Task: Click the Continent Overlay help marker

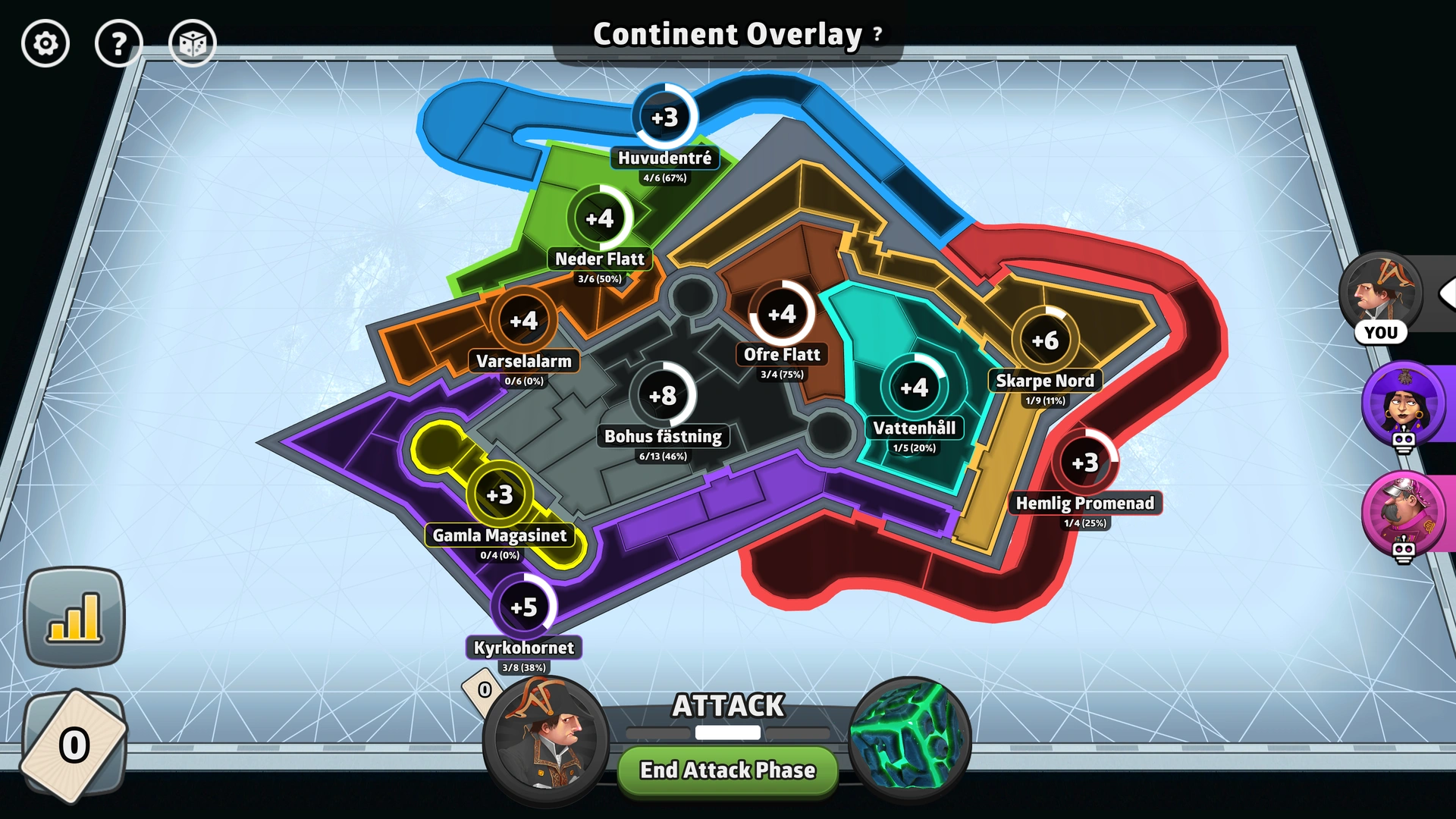Action: click(877, 33)
